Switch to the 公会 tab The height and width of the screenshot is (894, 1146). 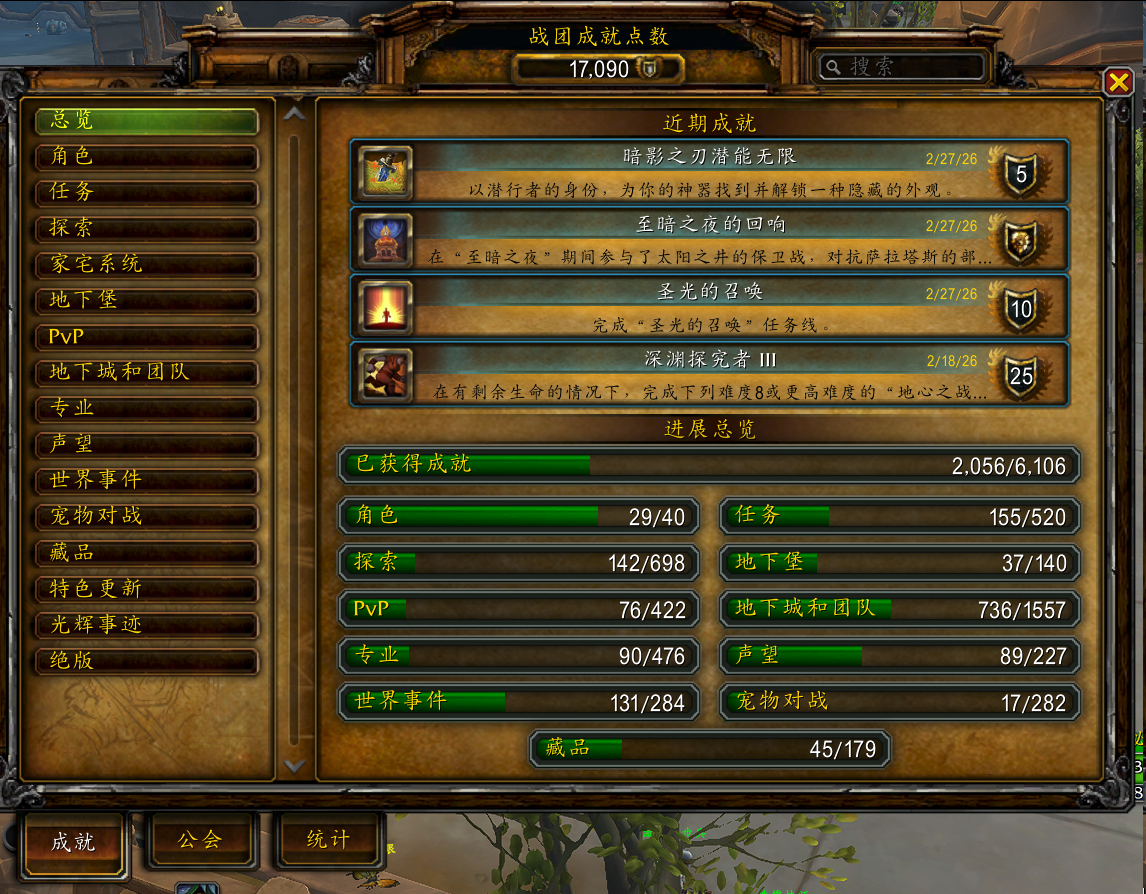click(200, 840)
